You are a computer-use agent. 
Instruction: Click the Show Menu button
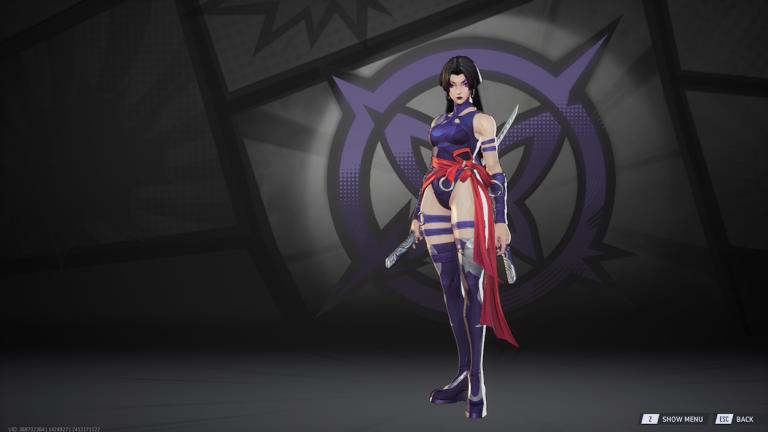click(x=673, y=419)
